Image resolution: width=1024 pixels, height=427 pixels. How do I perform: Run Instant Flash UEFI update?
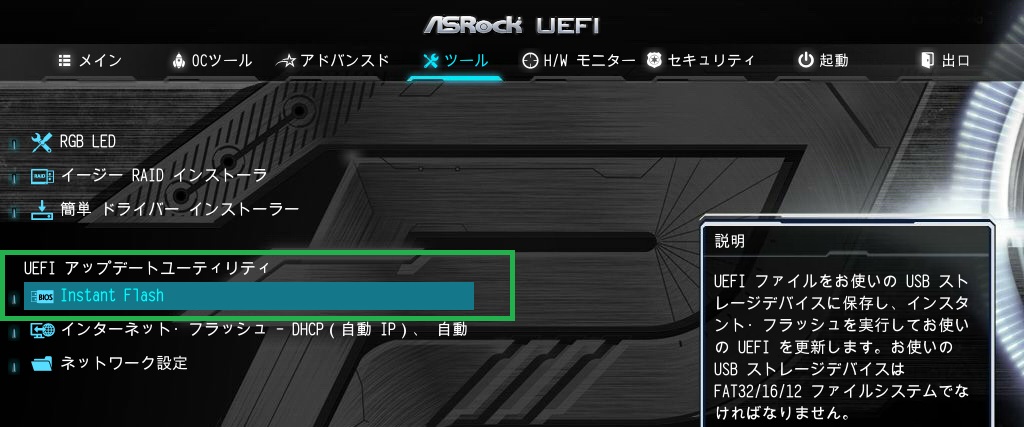[112, 296]
